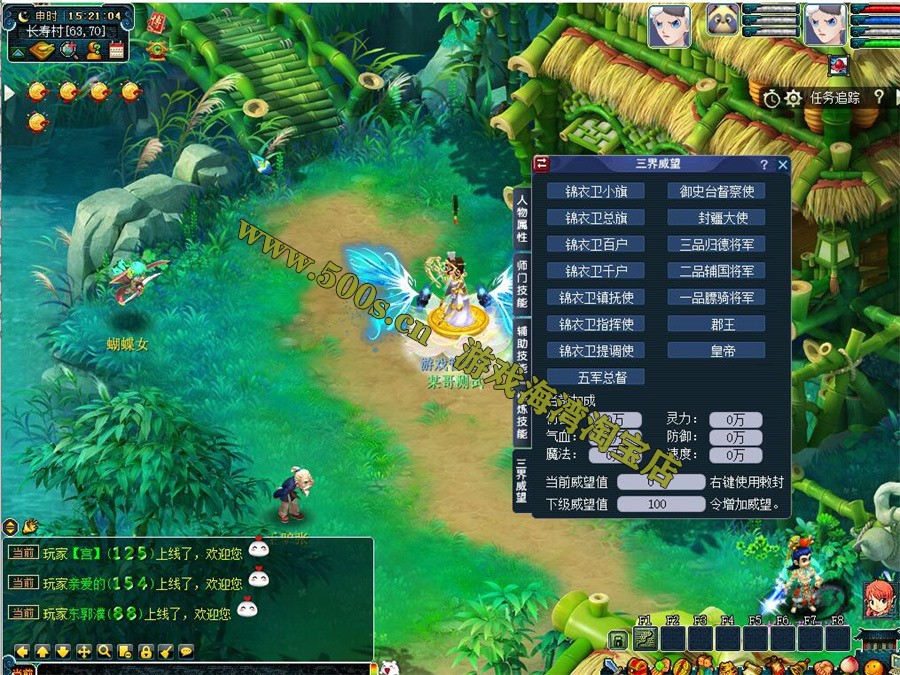The width and height of the screenshot is (900, 675).
Task: Open the chat magnifier search button
Action: [104, 651]
